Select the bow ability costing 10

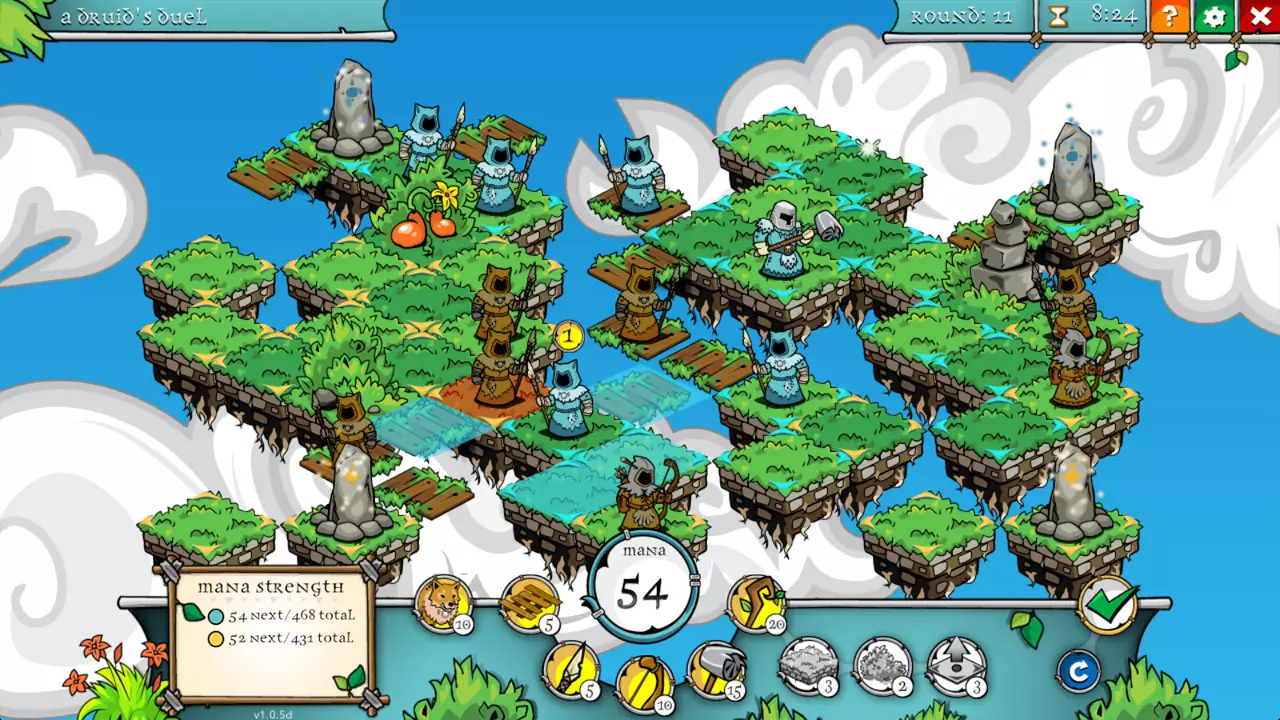644,681
